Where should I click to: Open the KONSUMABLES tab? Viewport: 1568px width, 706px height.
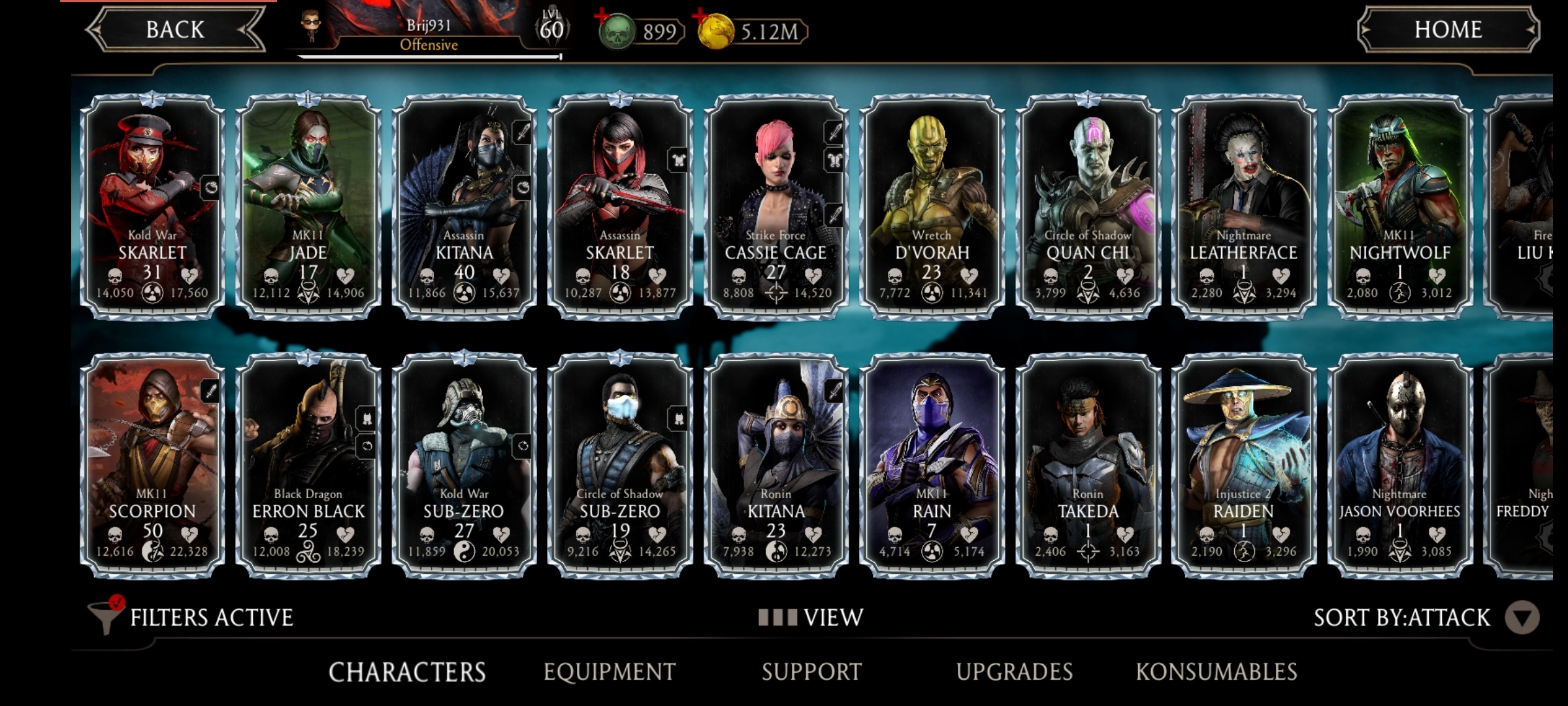(x=1216, y=671)
